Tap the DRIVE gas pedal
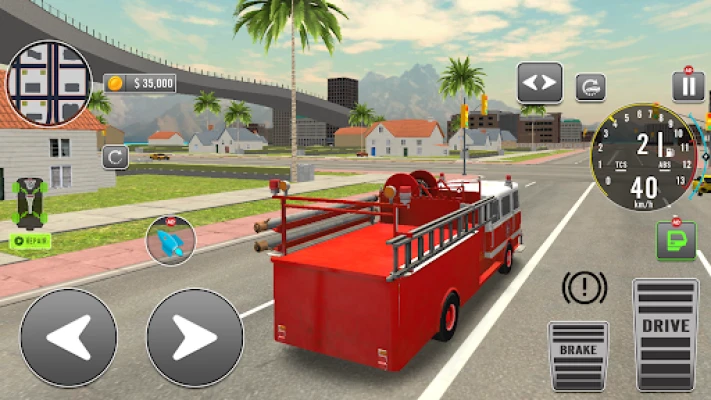The width and height of the screenshot is (711, 400). [665, 334]
